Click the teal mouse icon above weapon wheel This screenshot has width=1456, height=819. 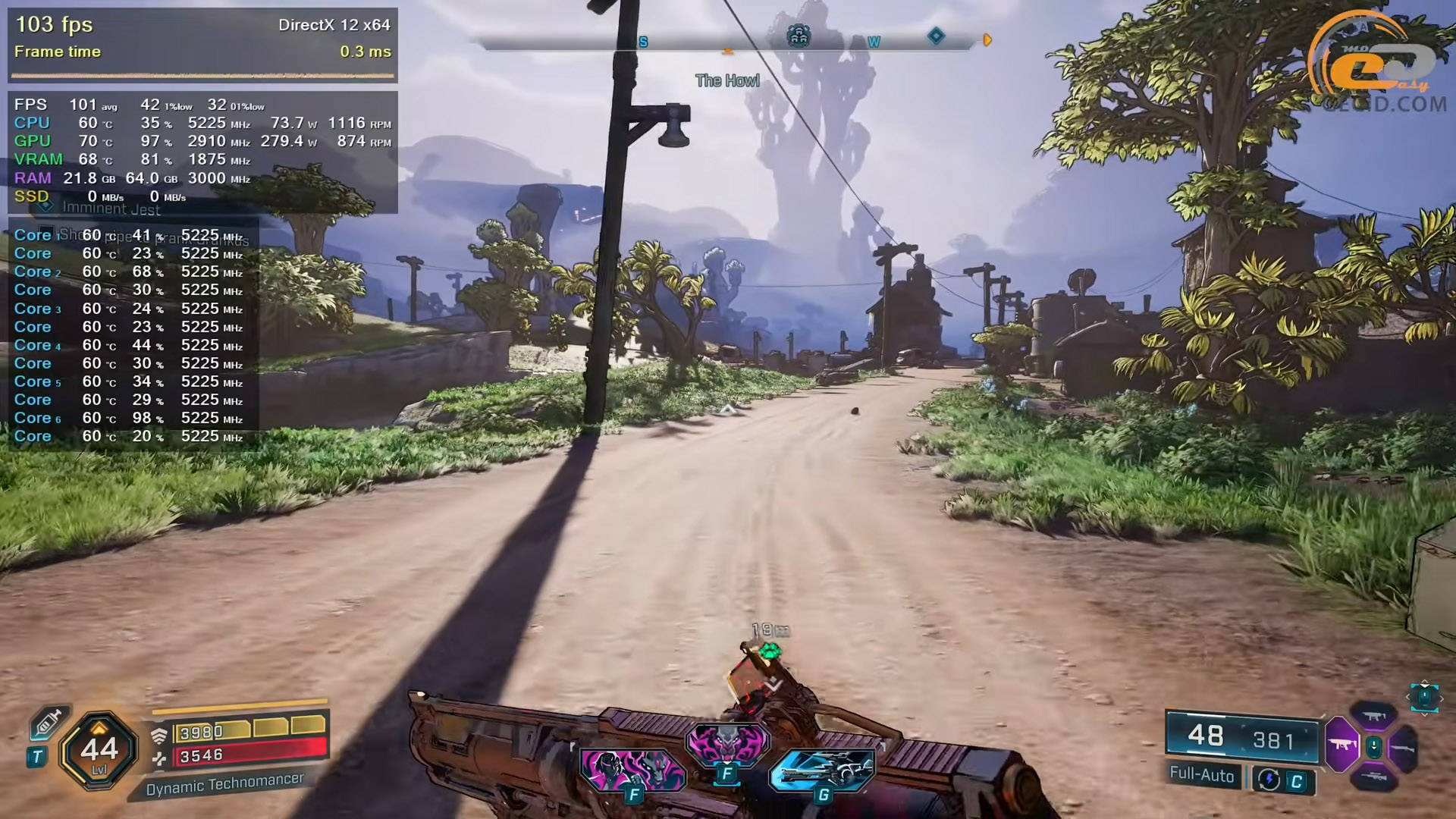pos(1423,696)
